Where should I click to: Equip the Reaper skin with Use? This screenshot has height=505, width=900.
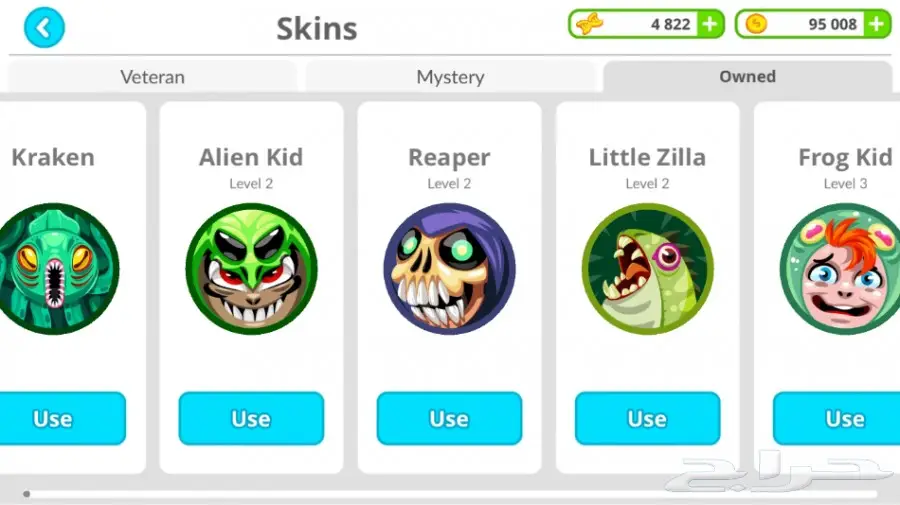(x=449, y=418)
